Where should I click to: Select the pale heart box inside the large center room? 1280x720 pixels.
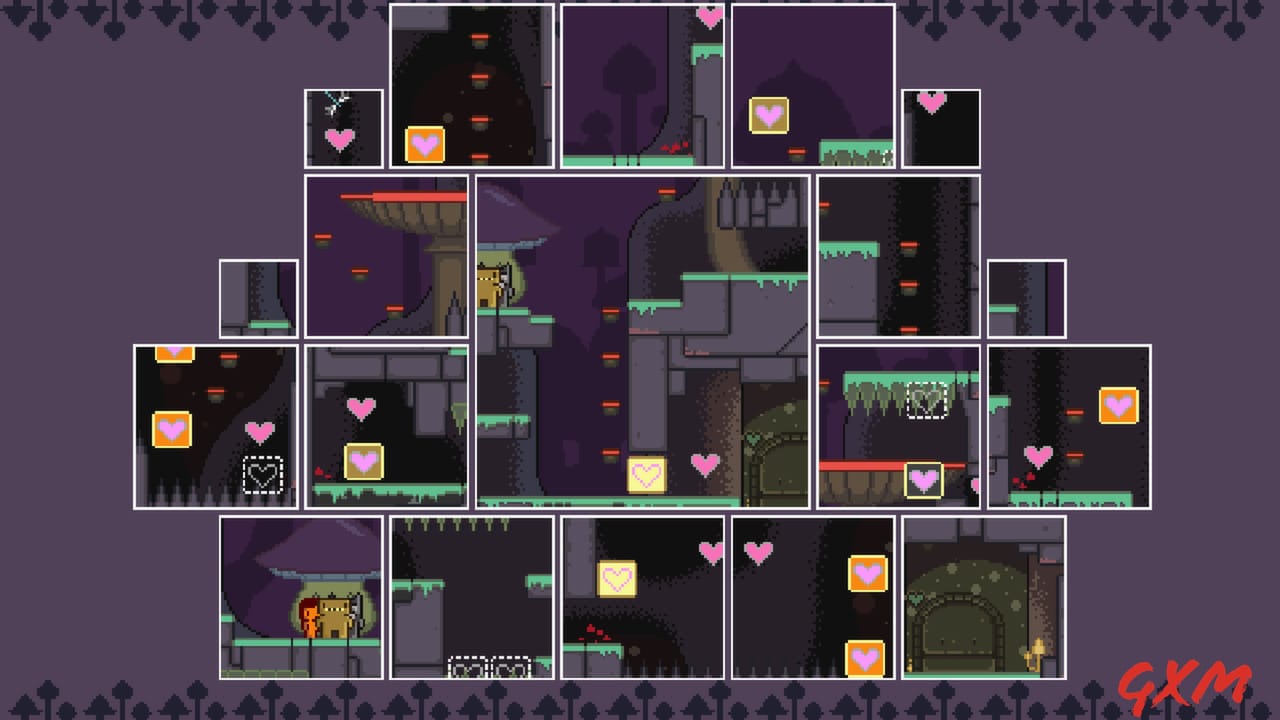click(646, 473)
